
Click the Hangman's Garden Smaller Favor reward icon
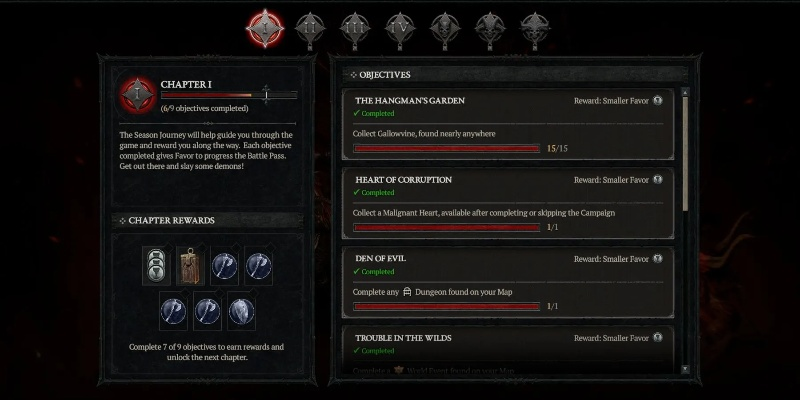(657, 101)
